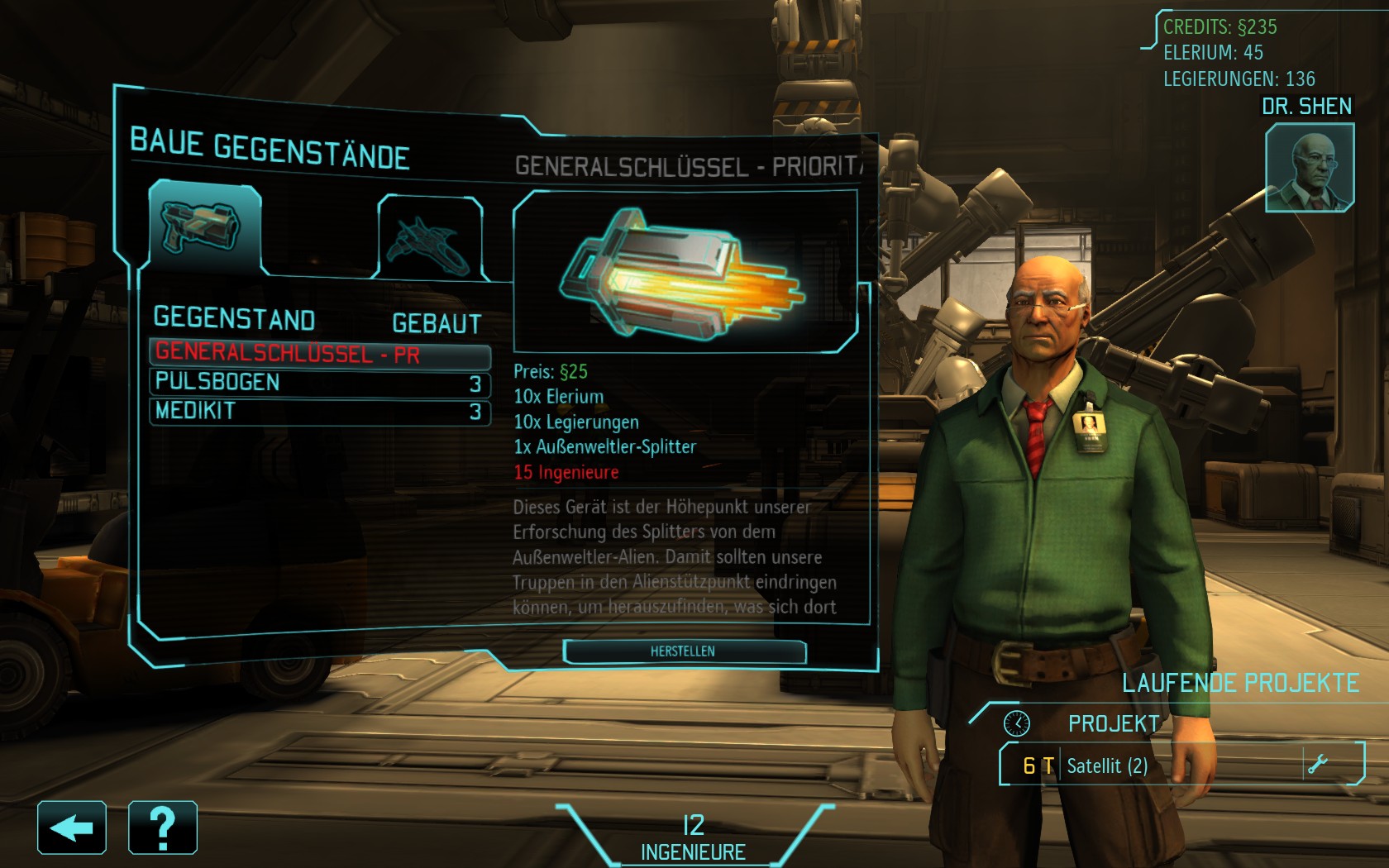Click Dr. Shen's portrait
1389x868 pixels.
point(1309,168)
